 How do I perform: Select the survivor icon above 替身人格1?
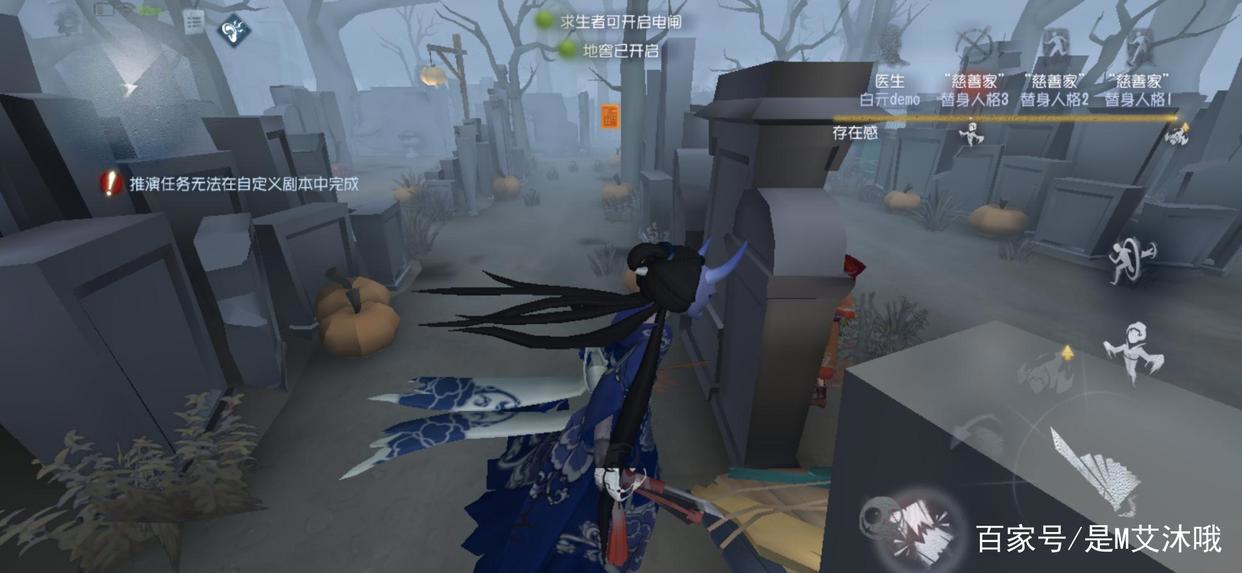click(1137, 44)
